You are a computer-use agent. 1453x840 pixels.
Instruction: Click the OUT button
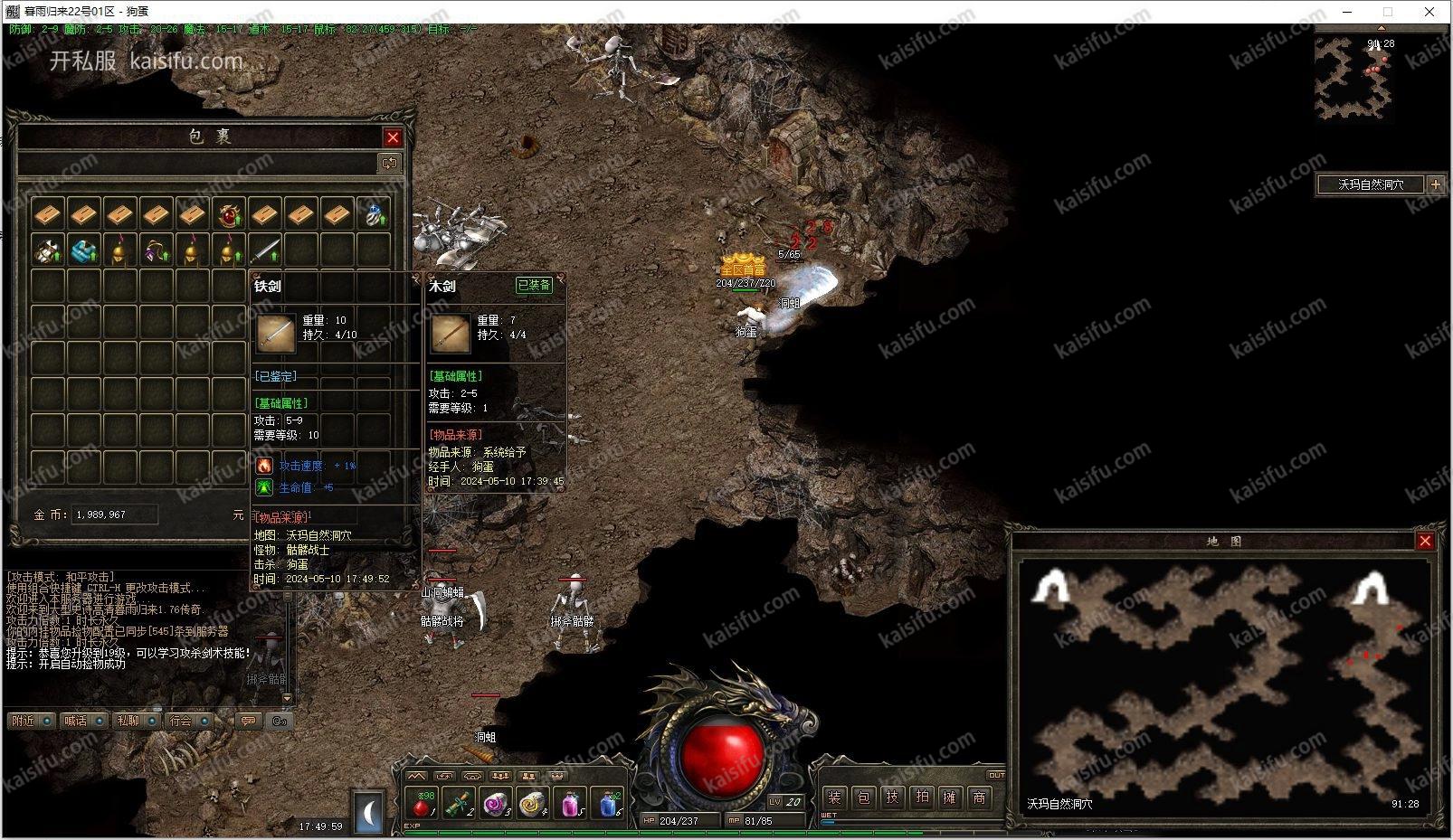[995, 775]
